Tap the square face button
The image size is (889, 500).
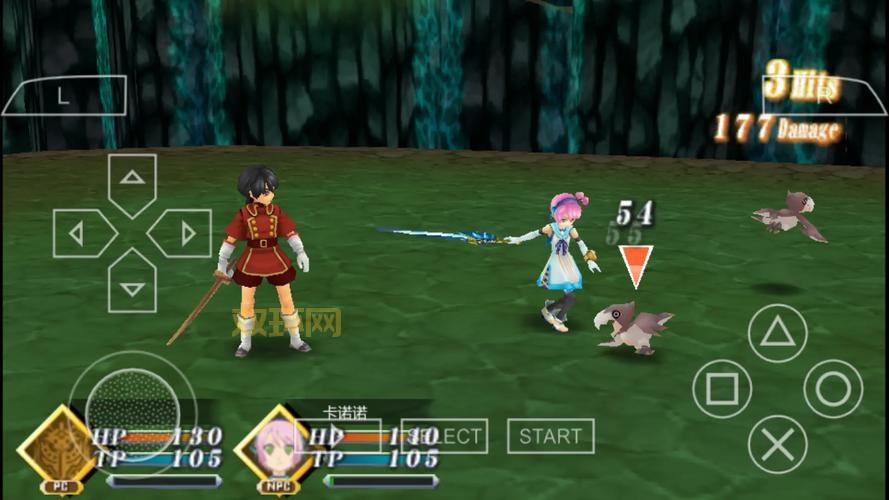tap(721, 389)
